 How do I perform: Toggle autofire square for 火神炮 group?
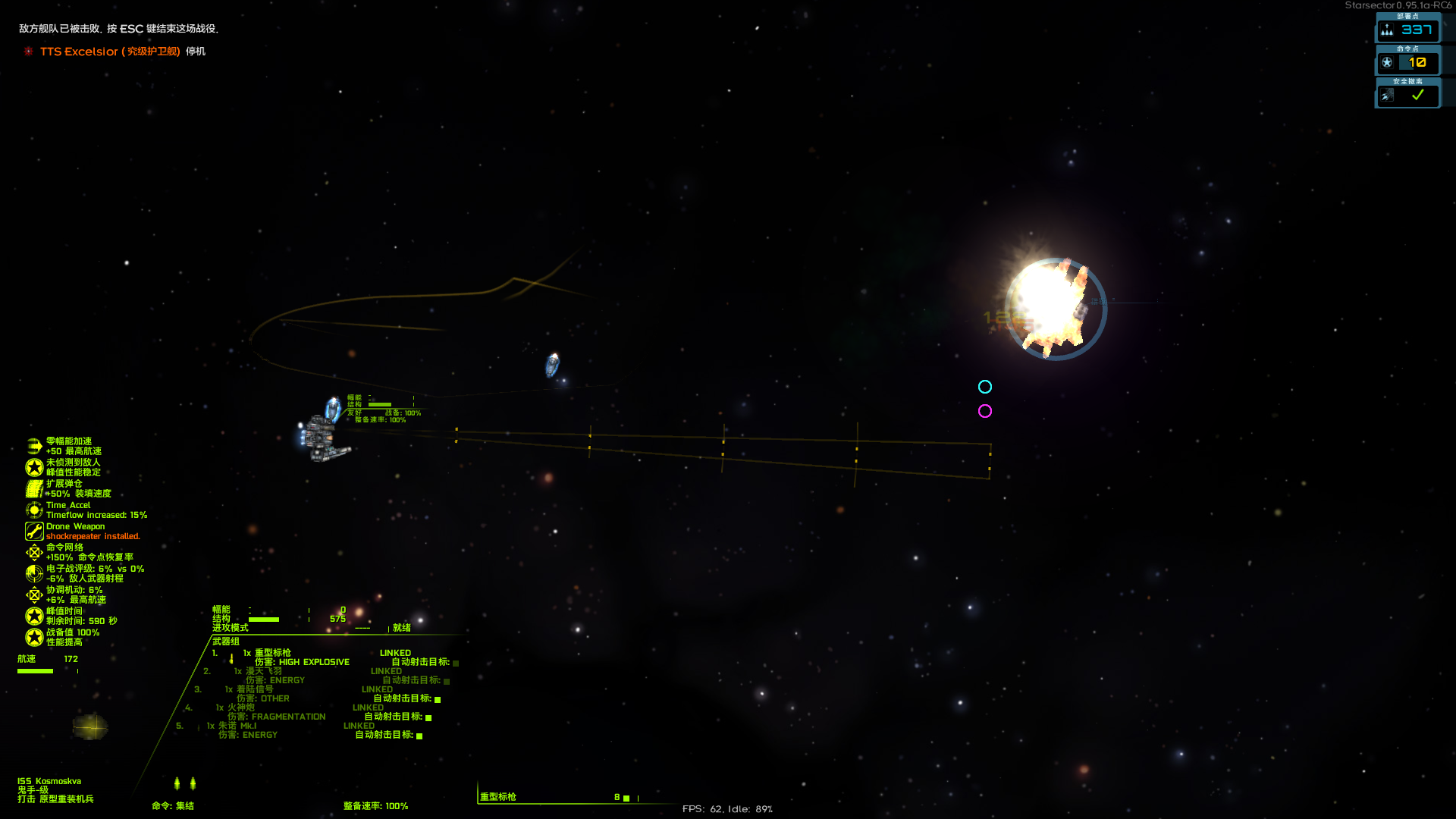coord(428,717)
